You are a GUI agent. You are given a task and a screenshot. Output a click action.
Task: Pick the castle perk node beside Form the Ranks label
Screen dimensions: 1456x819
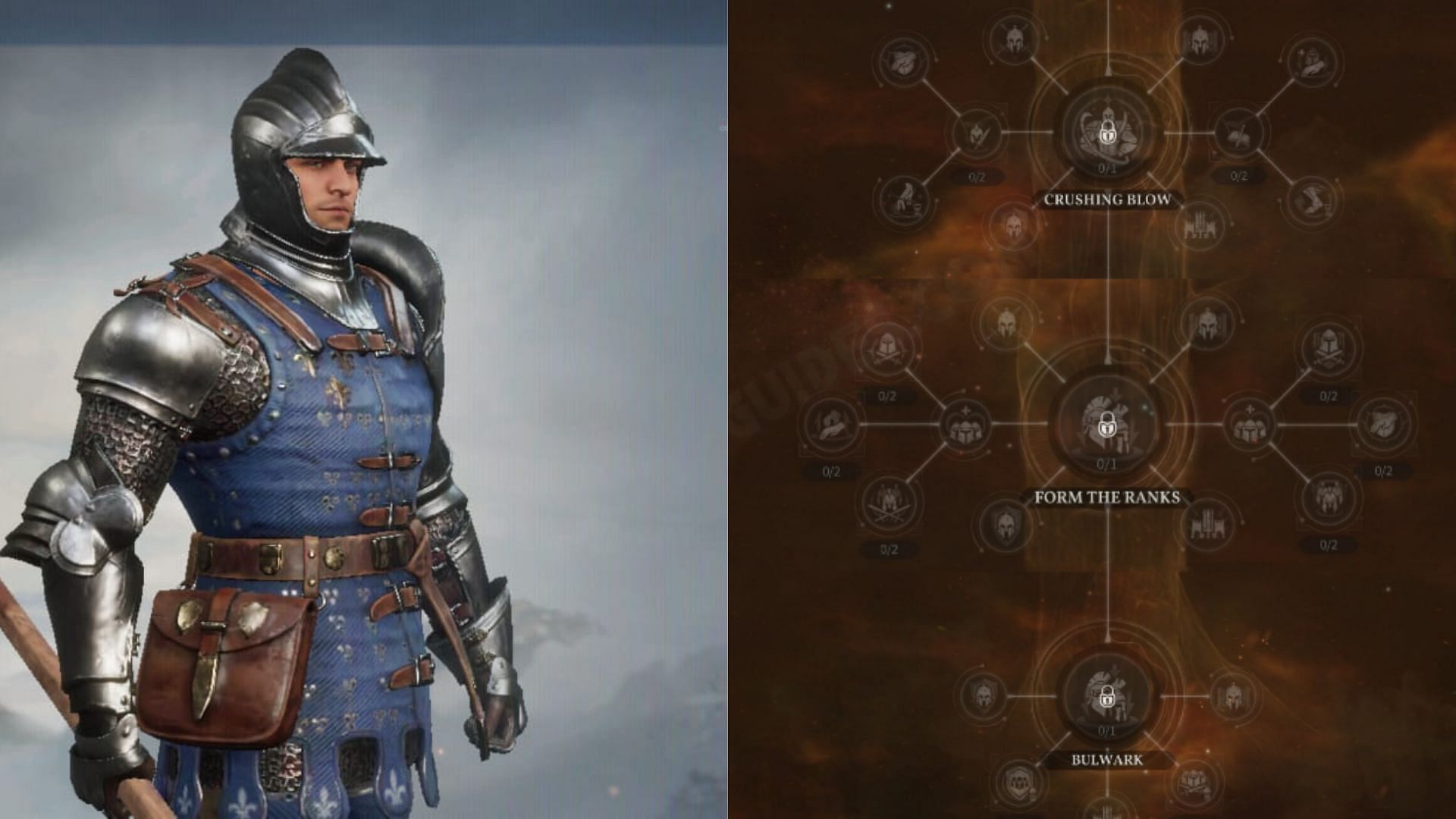coord(1209,523)
